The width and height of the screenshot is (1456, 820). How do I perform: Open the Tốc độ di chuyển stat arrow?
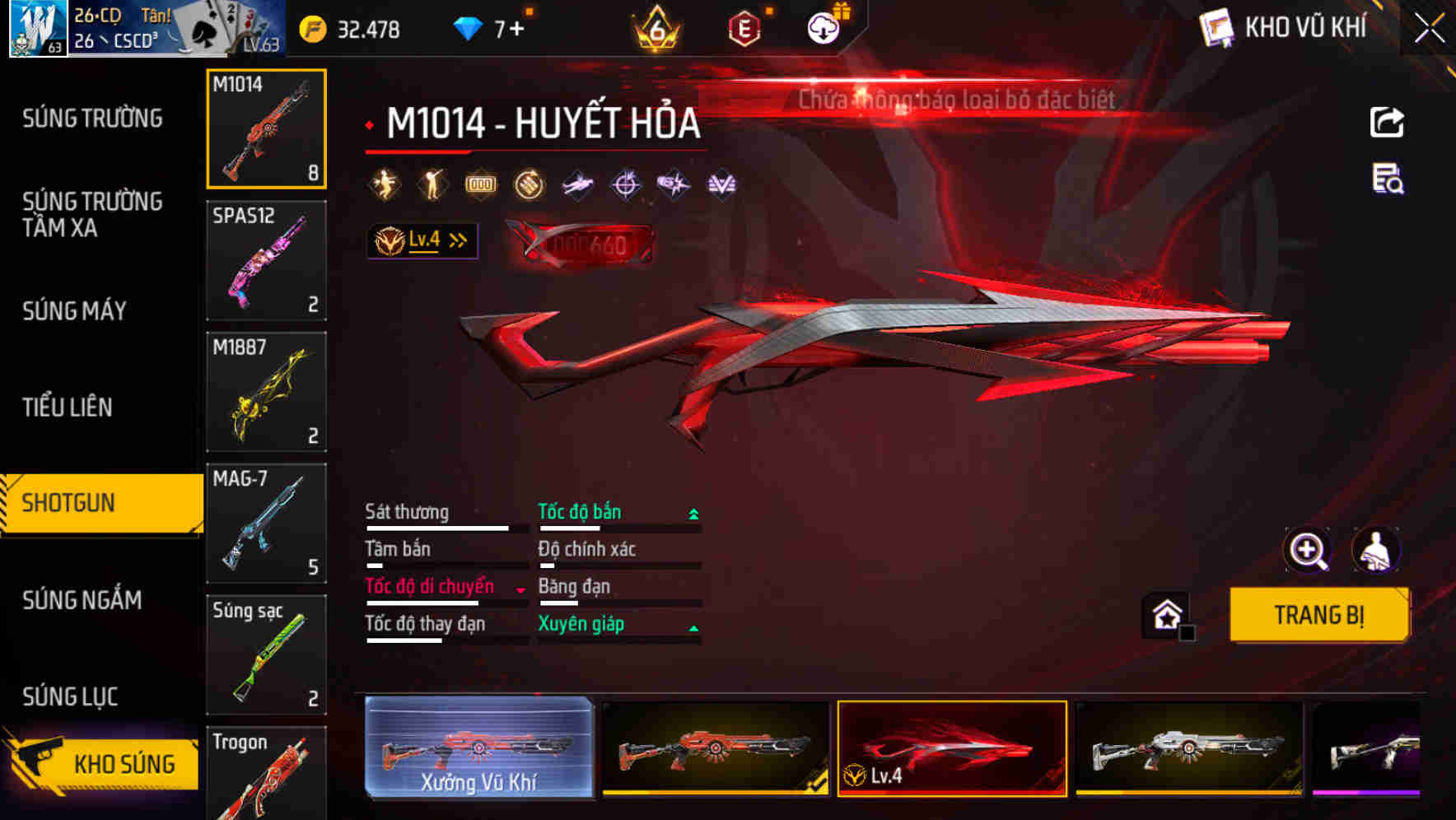520,589
